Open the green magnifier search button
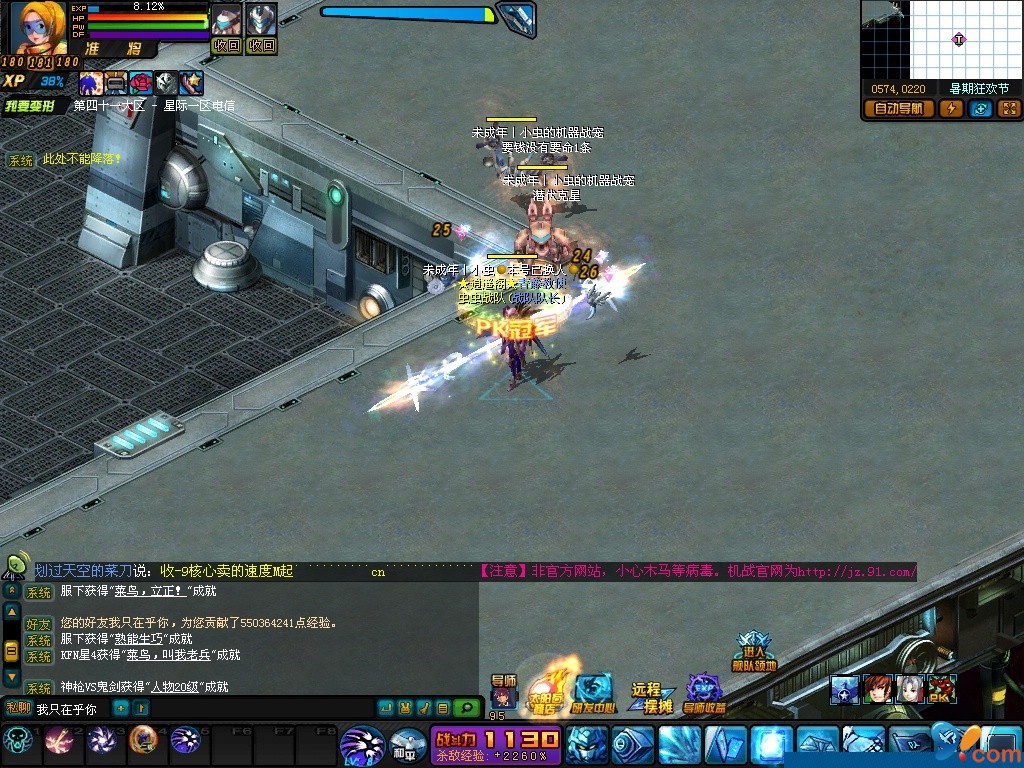The height and width of the screenshot is (768, 1024). click(x=467, y=708)
